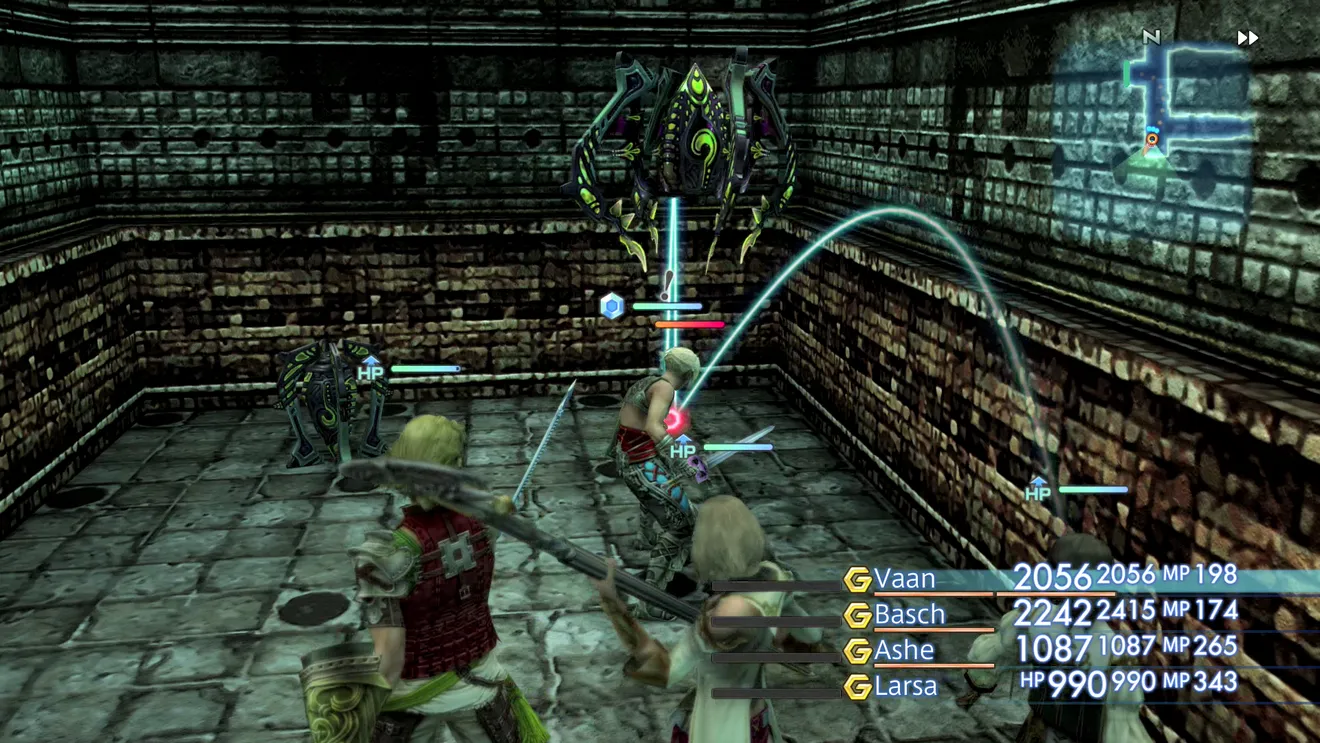
Task: Pick Larsa's row in the party list
Action: coord(905,685)
